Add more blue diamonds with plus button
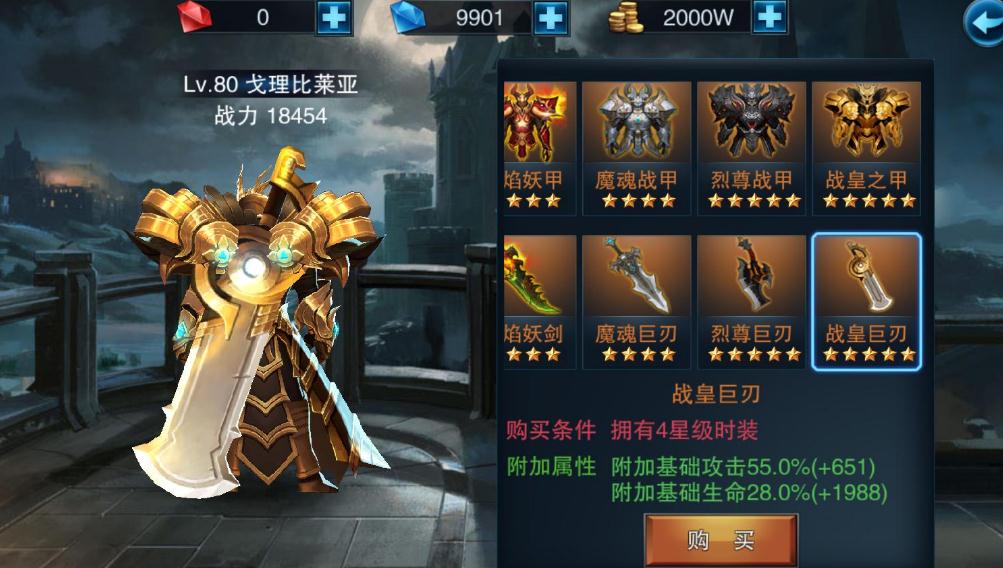The image size is (1003, 568). pos(551,17)
